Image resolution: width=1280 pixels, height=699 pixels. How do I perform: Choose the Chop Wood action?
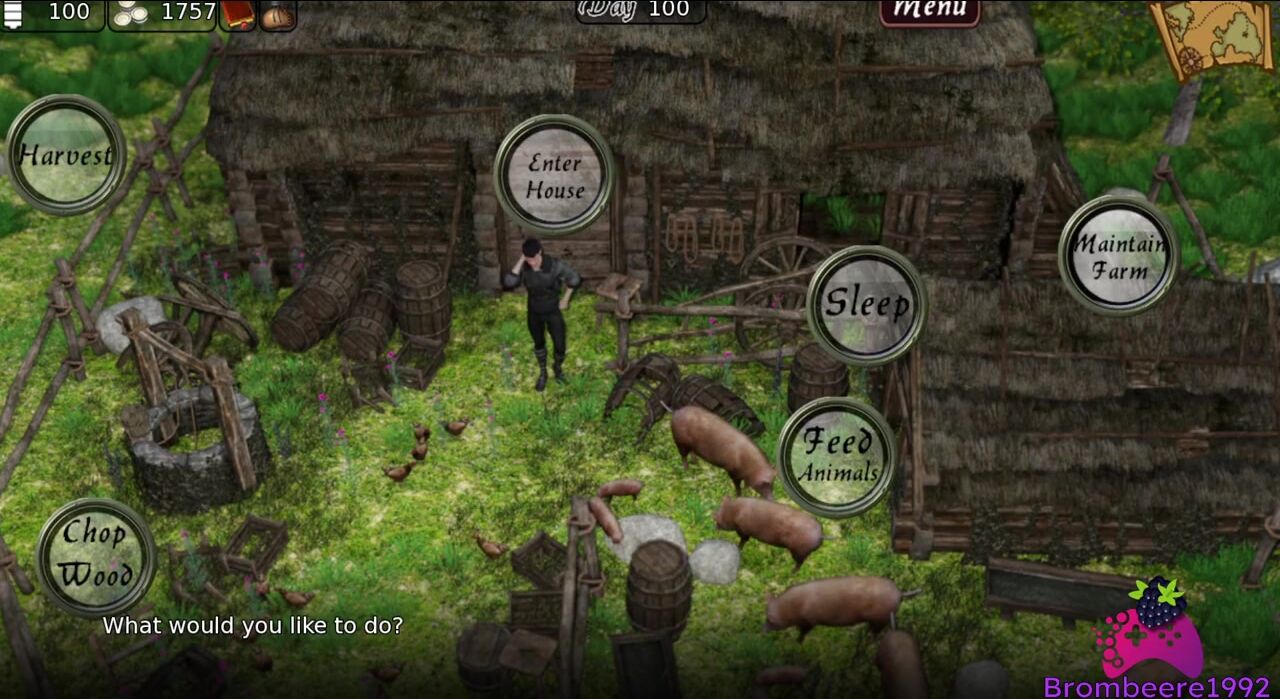point(96,555)
